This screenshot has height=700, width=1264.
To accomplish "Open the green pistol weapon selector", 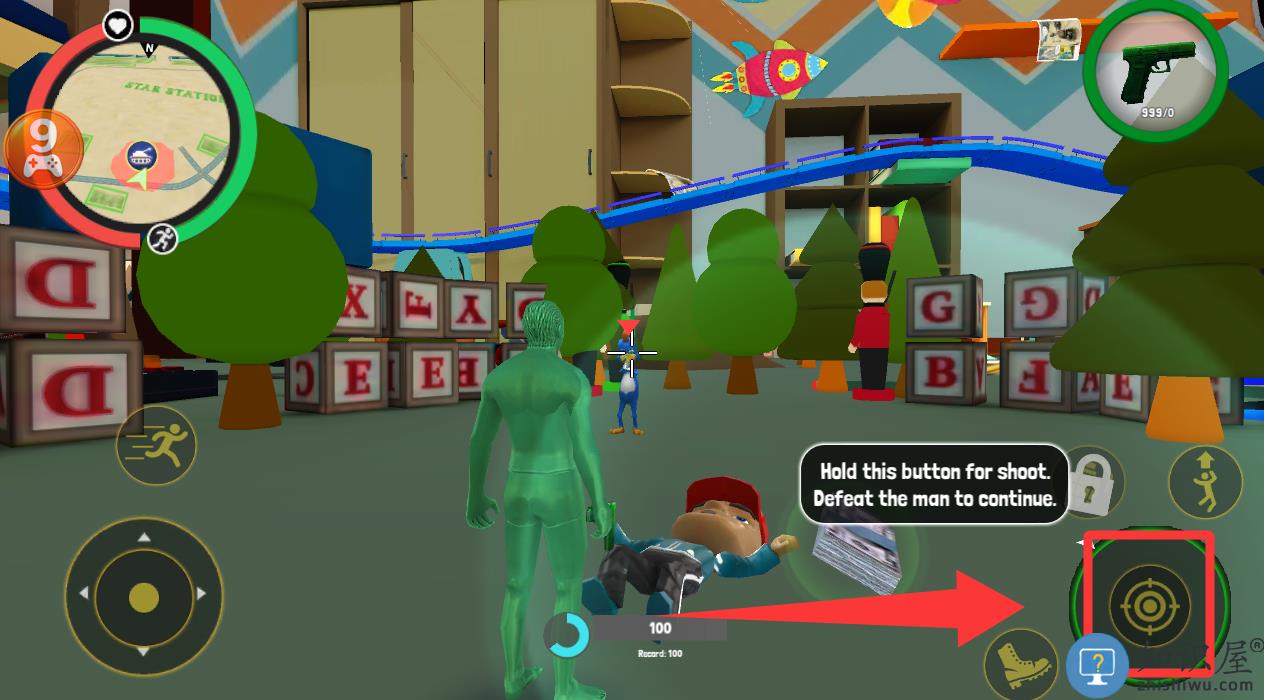I will 1155,76.
